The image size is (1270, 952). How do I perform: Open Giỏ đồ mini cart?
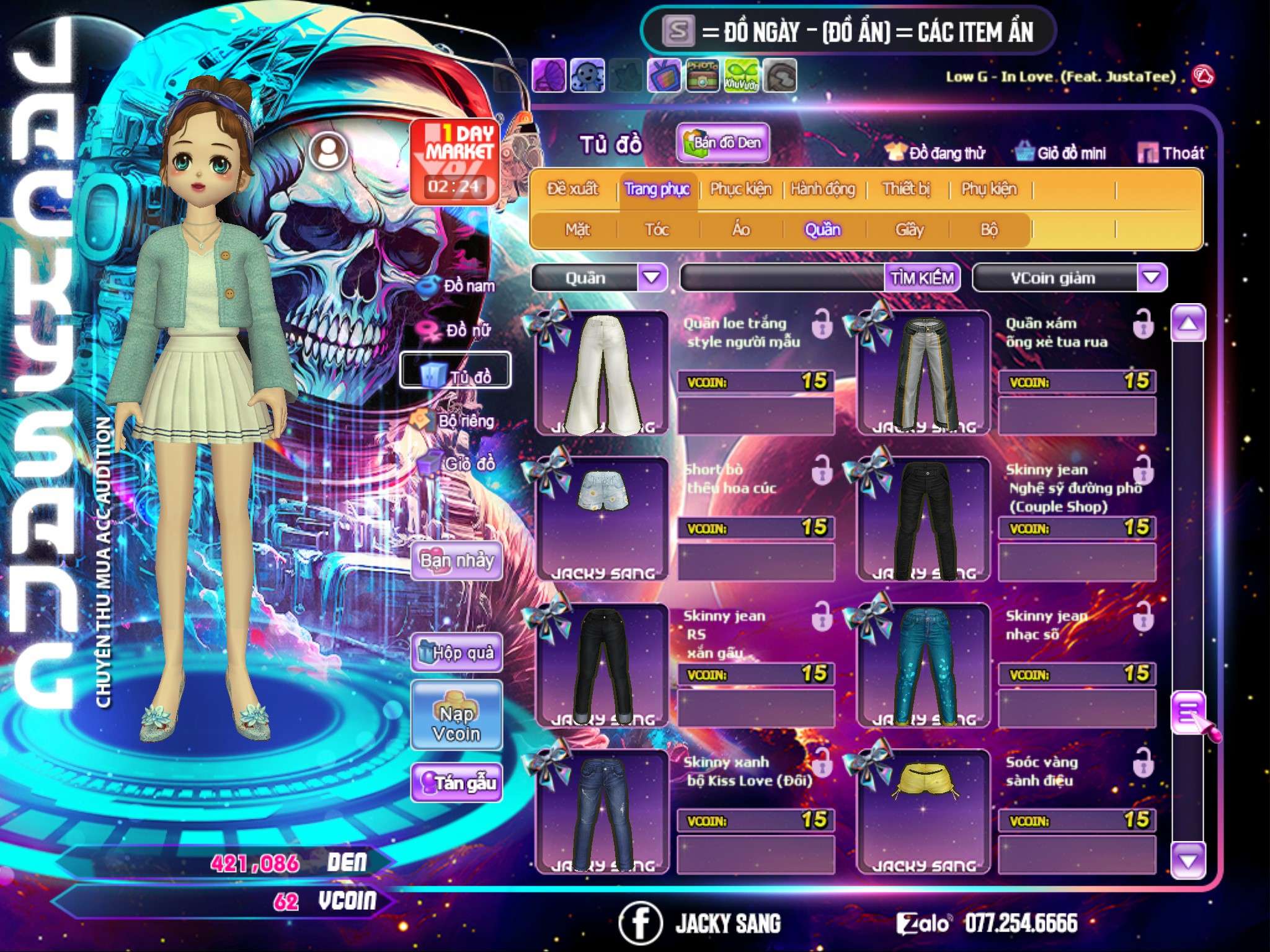(x=1060, y=153)
